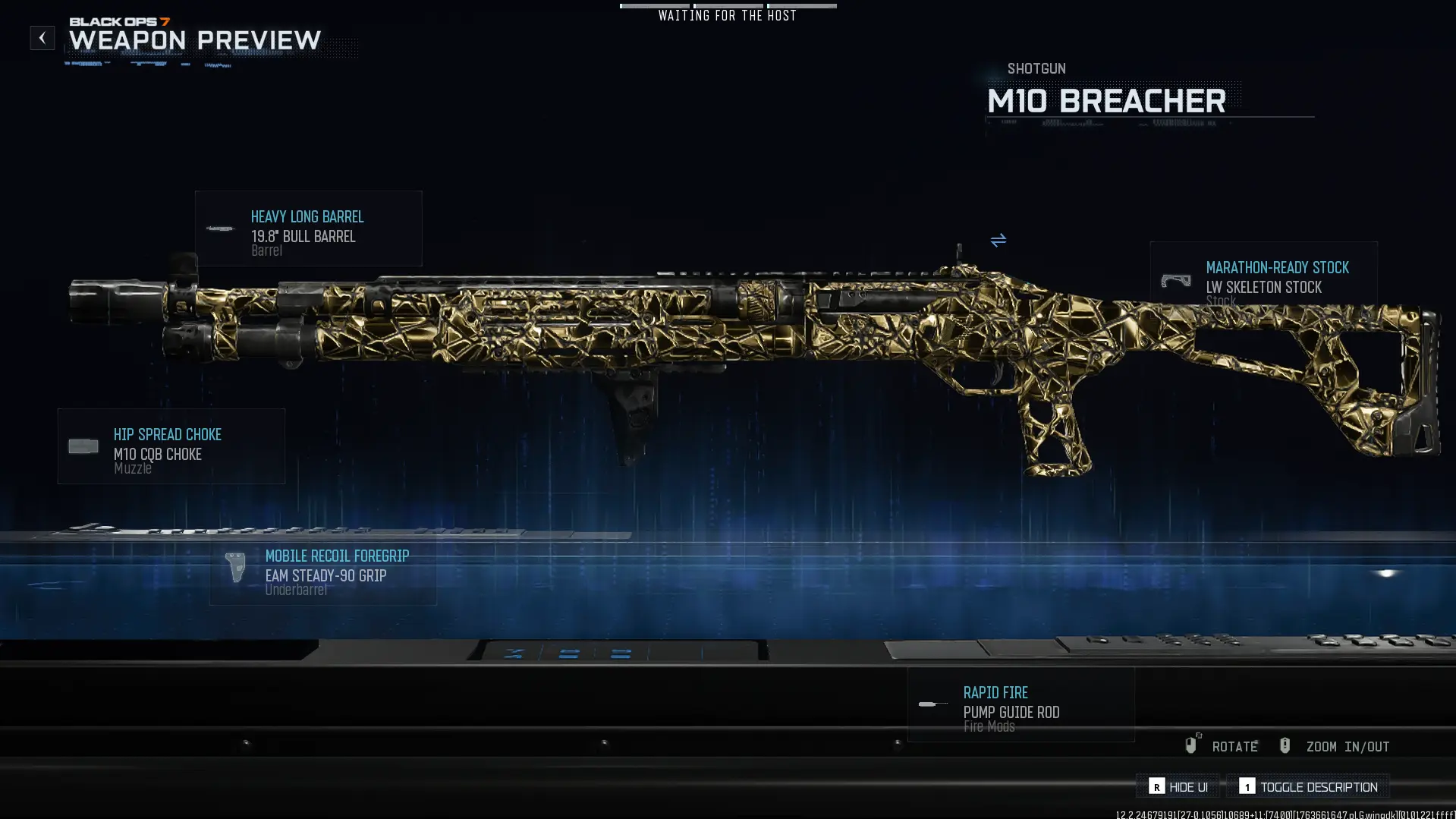Screen dimensions: 1456x819
Task: Select the Mobile Recoil Foregrip underbarrel card
Action: (323, 572)
